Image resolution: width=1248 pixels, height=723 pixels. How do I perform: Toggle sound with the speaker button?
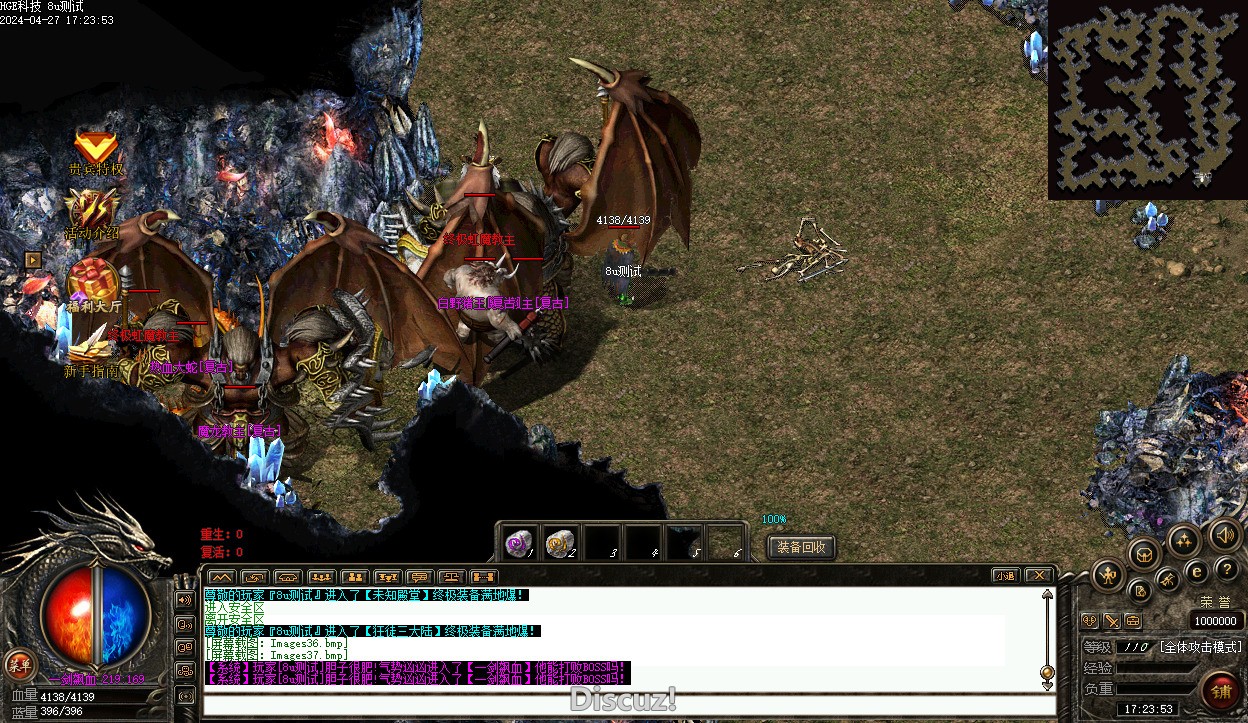pyautogui.click(x=1225, y=535)
